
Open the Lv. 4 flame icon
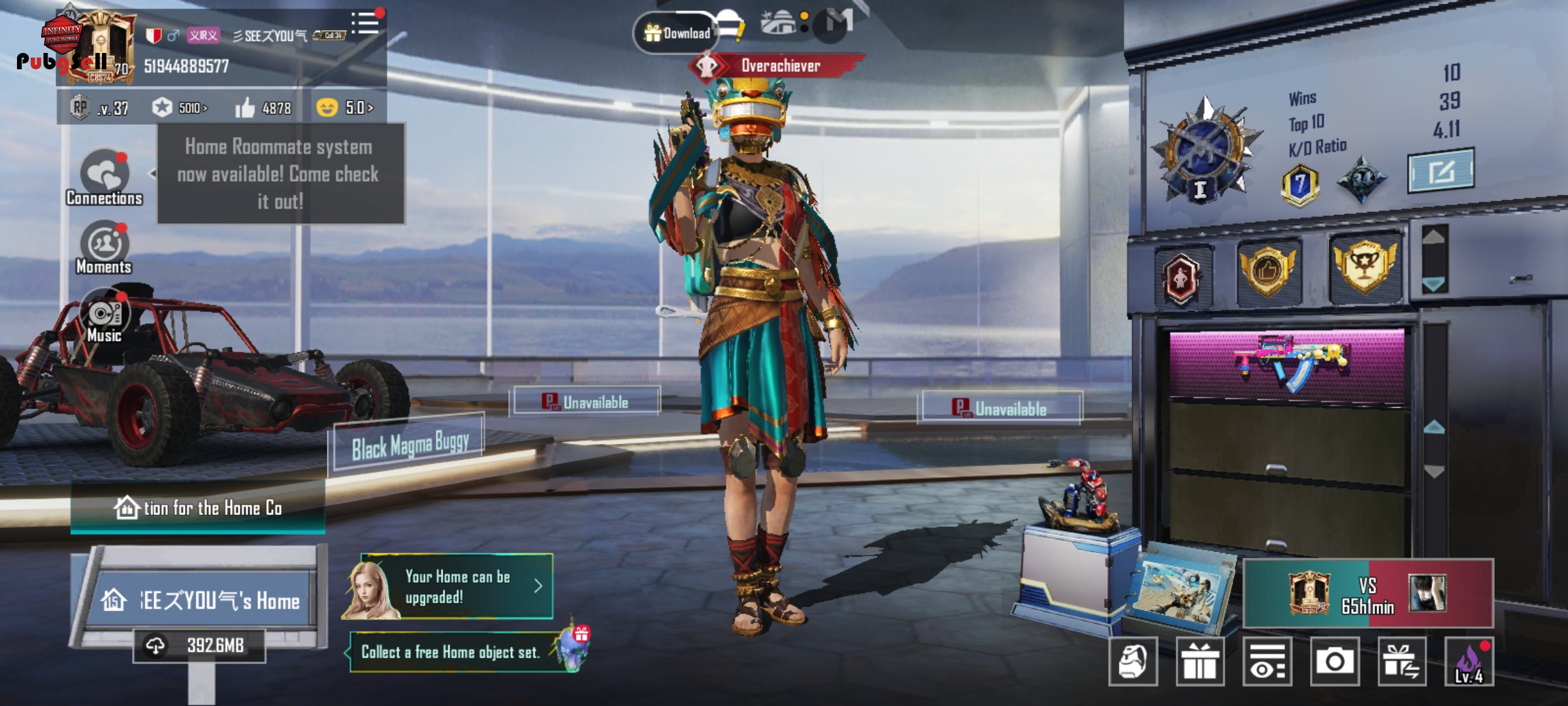pos(1469,662)
